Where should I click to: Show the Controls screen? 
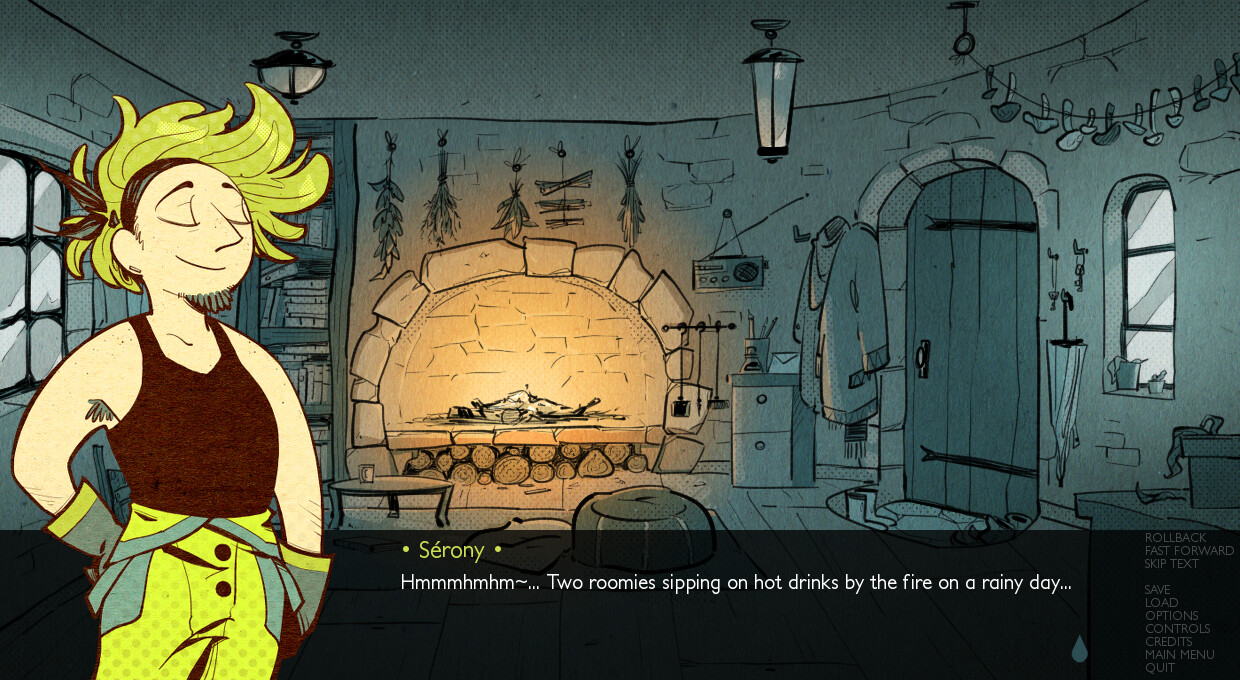[1177, 629]
